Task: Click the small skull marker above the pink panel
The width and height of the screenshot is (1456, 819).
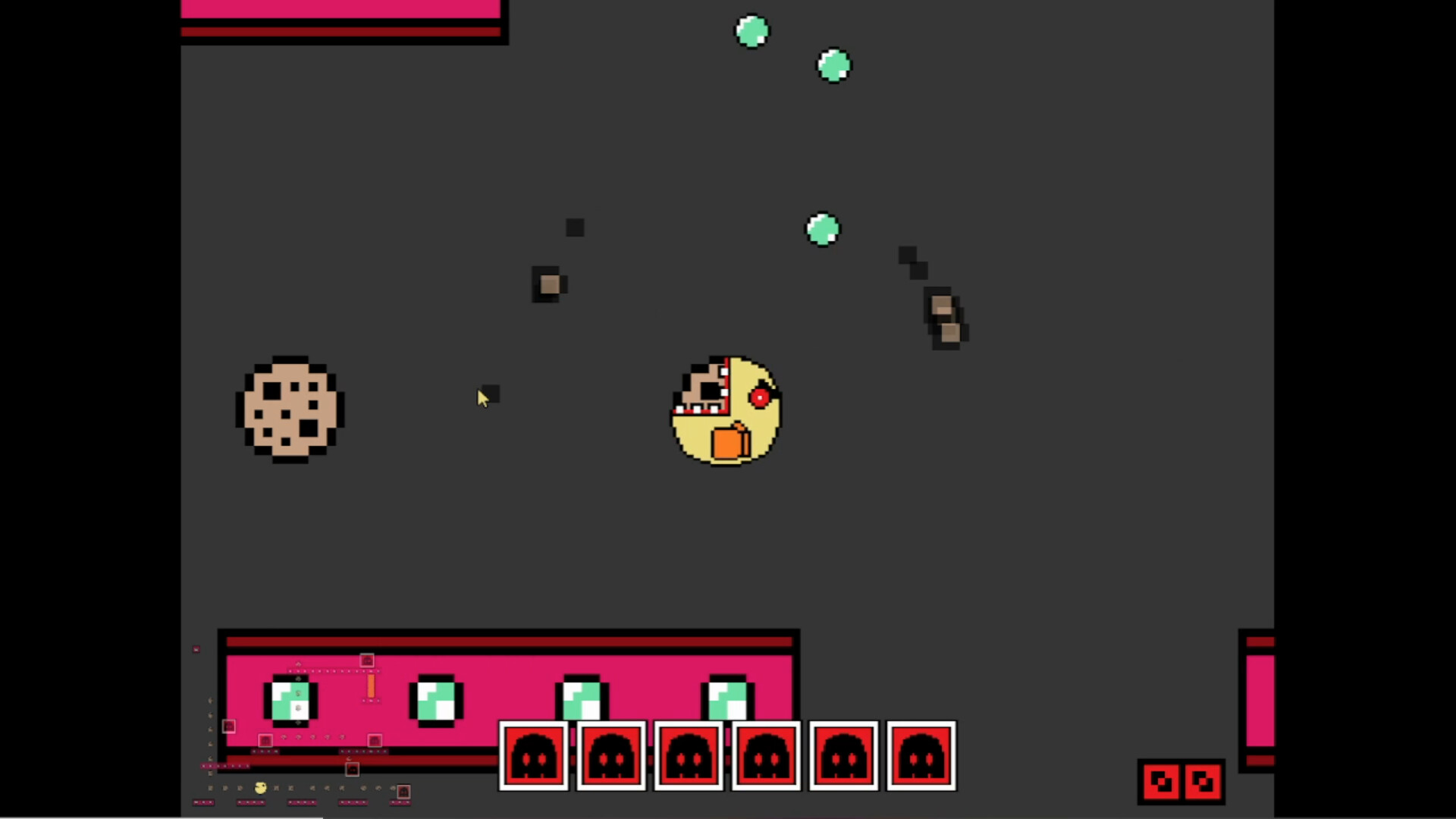Action: pos(367,661)
